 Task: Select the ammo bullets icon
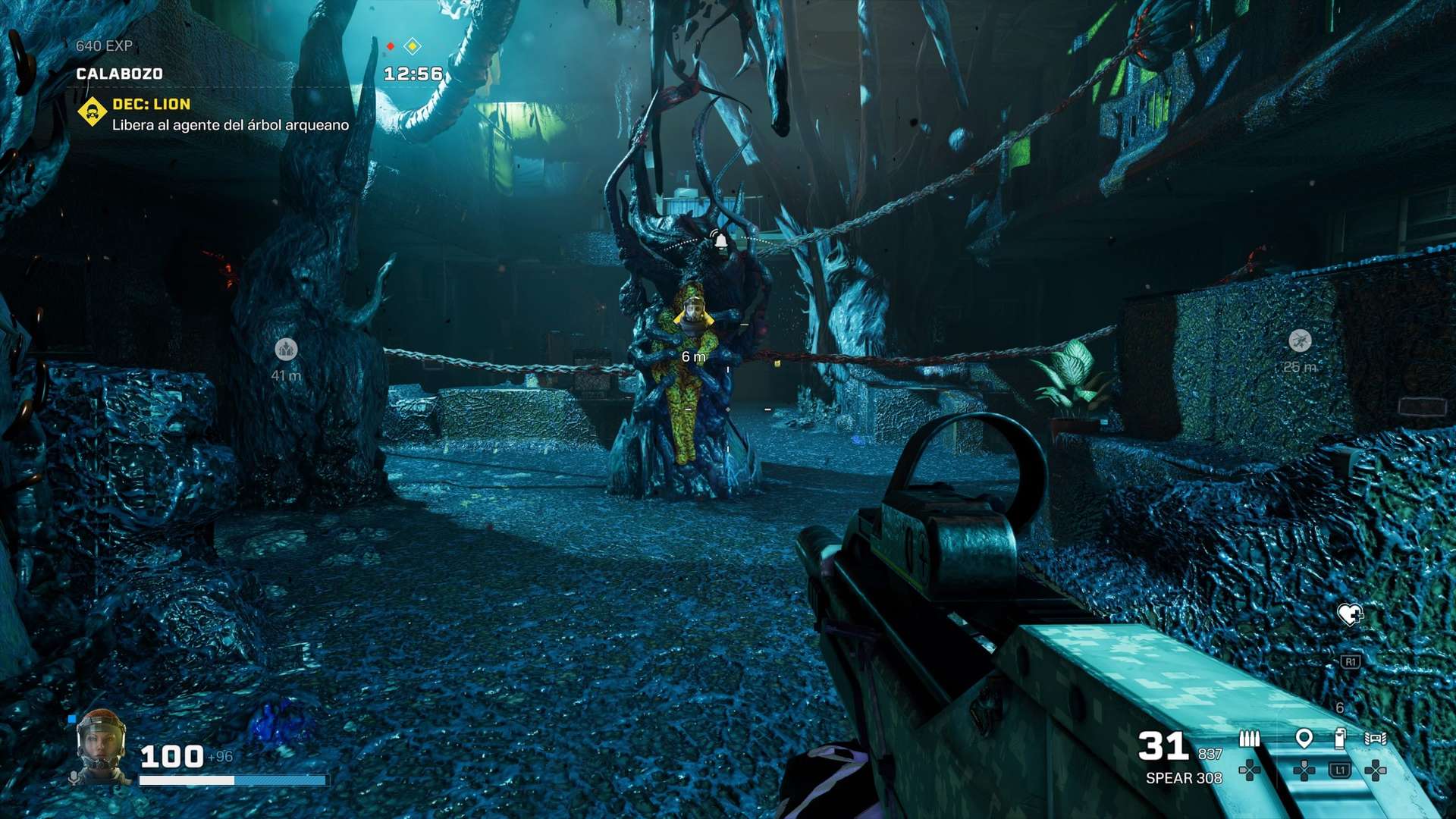[x=1249, y=739]
